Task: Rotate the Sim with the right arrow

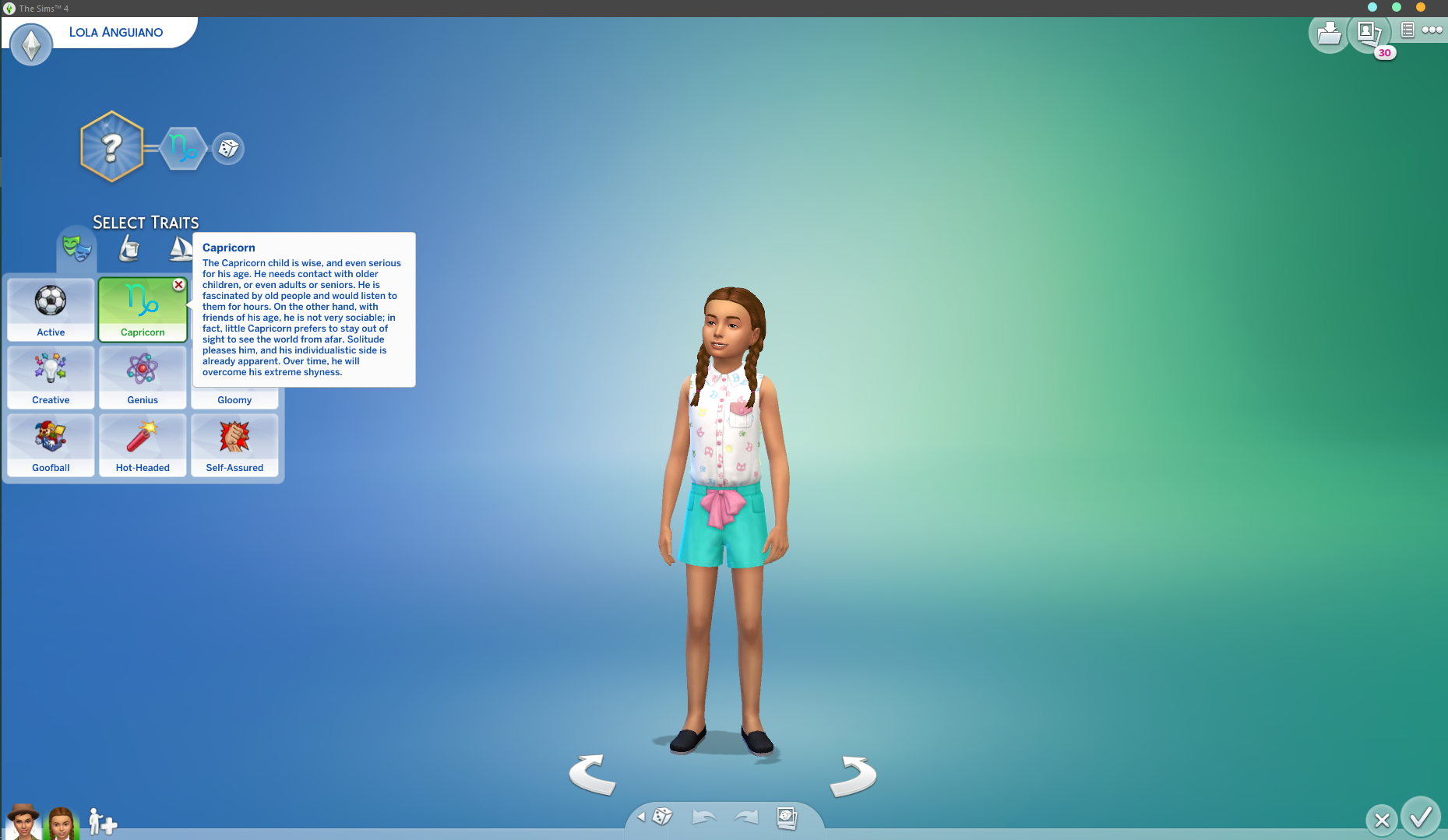Action: (x=853, y=776)
